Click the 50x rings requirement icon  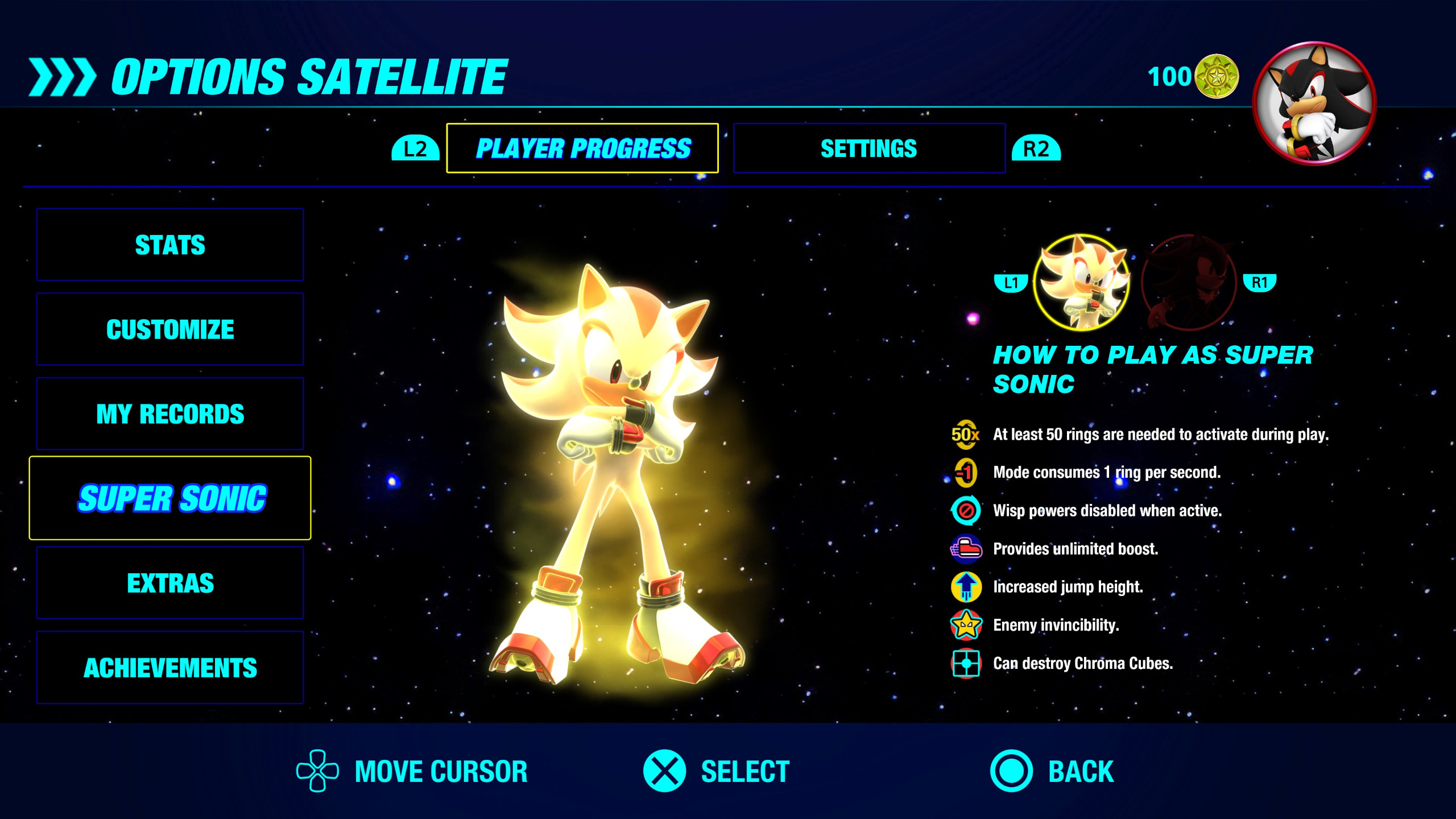point(966,435)
